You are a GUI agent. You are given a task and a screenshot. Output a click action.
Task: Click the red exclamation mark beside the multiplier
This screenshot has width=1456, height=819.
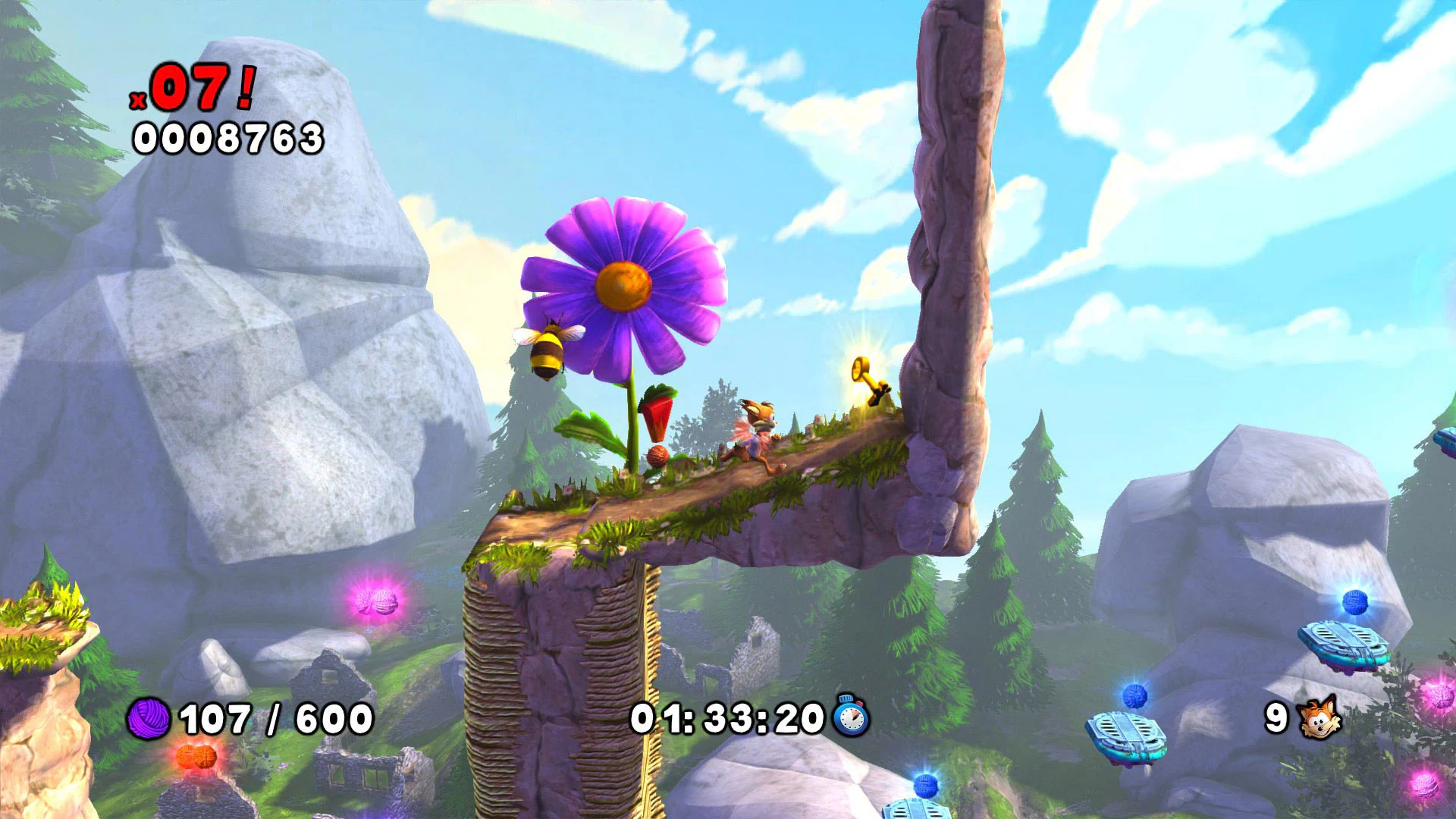[244, 88]
